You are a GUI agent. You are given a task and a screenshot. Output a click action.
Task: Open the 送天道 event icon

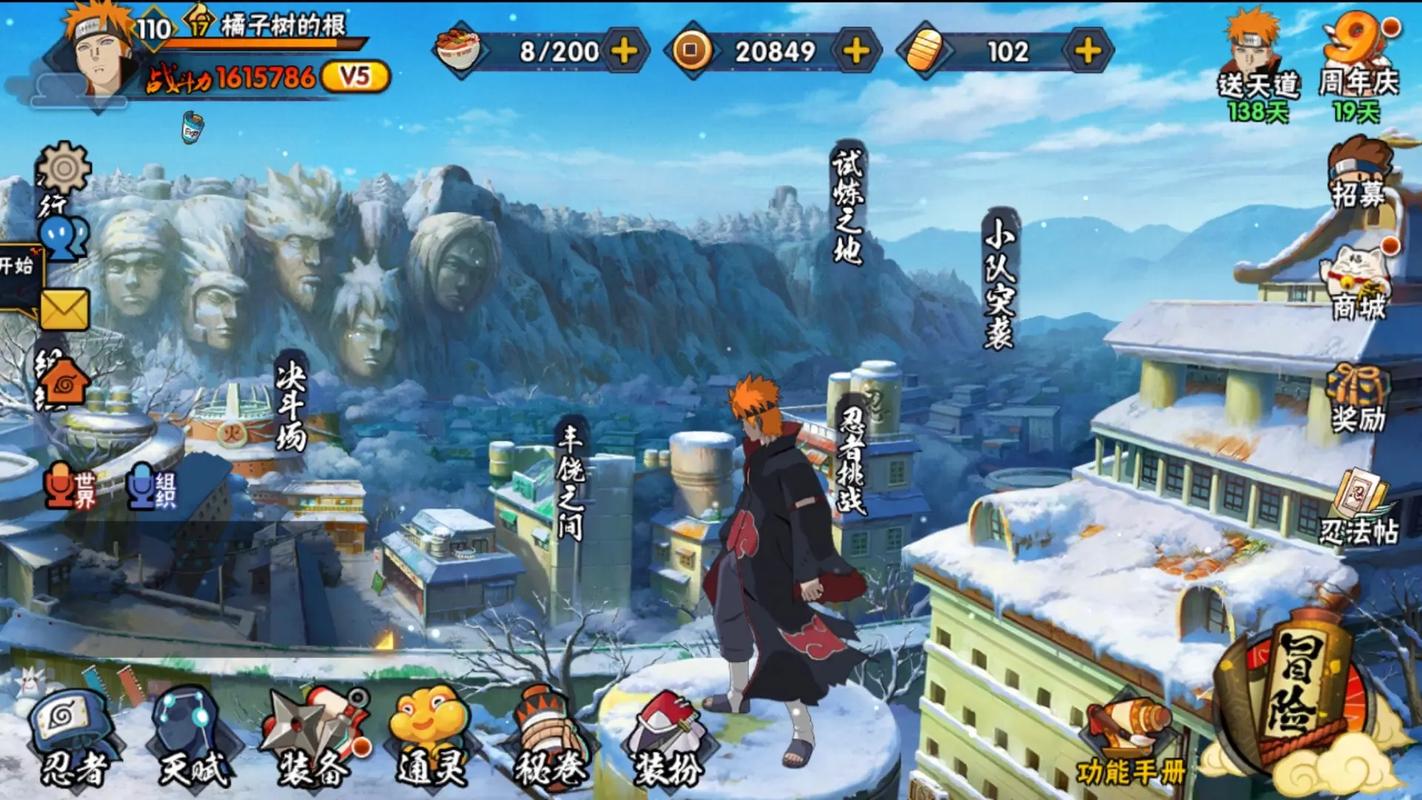pyautogui.click(x=1256, y=55)
